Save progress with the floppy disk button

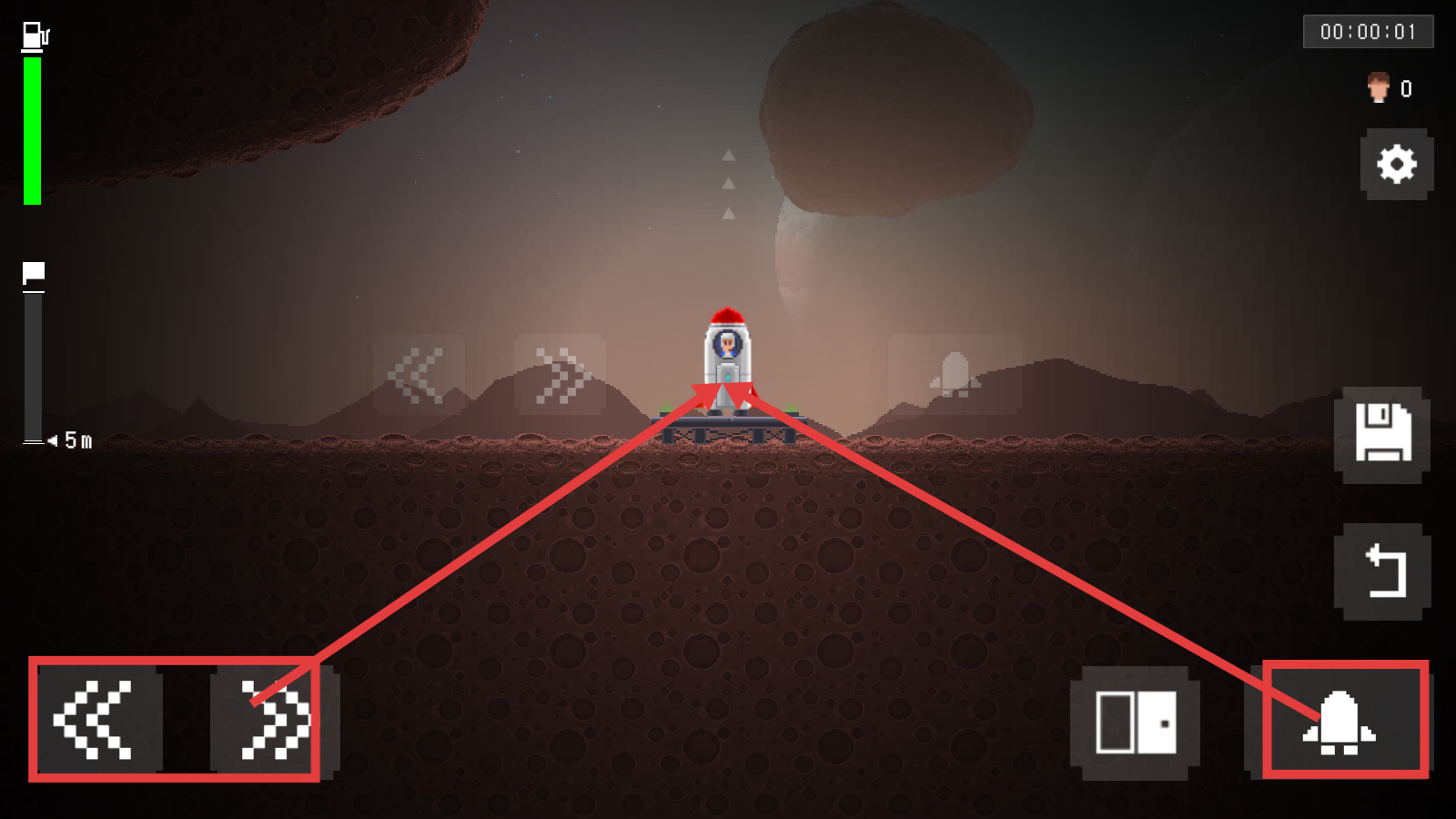click(1382, 434)
